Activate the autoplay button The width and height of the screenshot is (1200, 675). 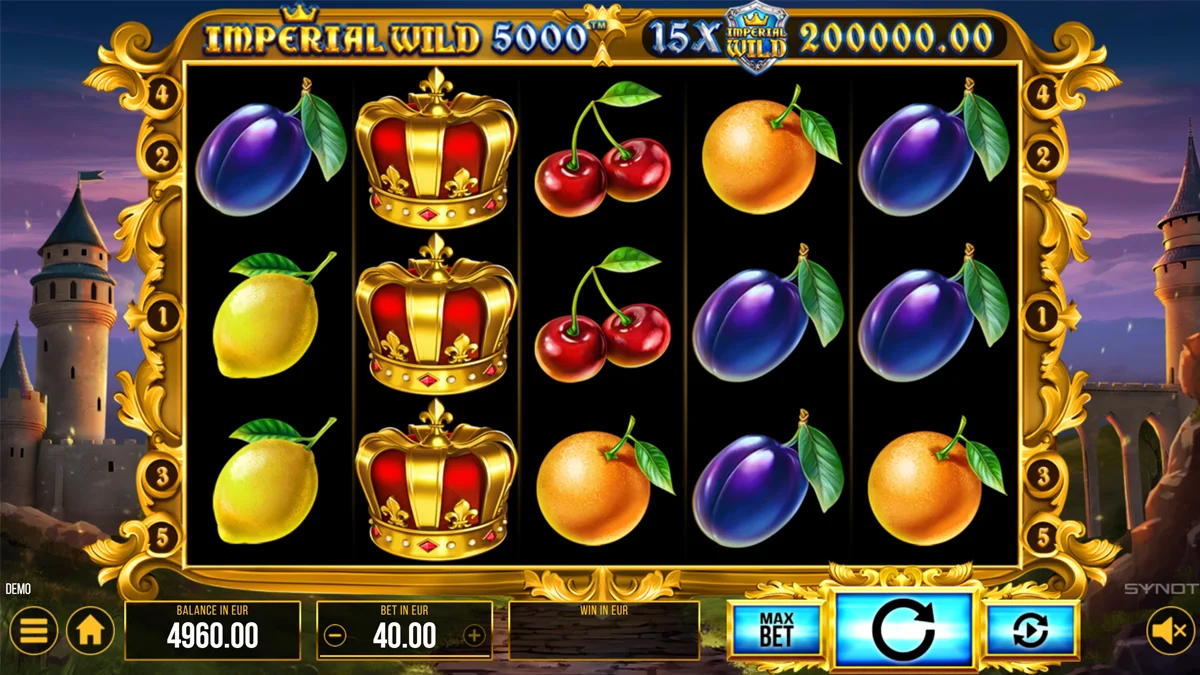1031,630
